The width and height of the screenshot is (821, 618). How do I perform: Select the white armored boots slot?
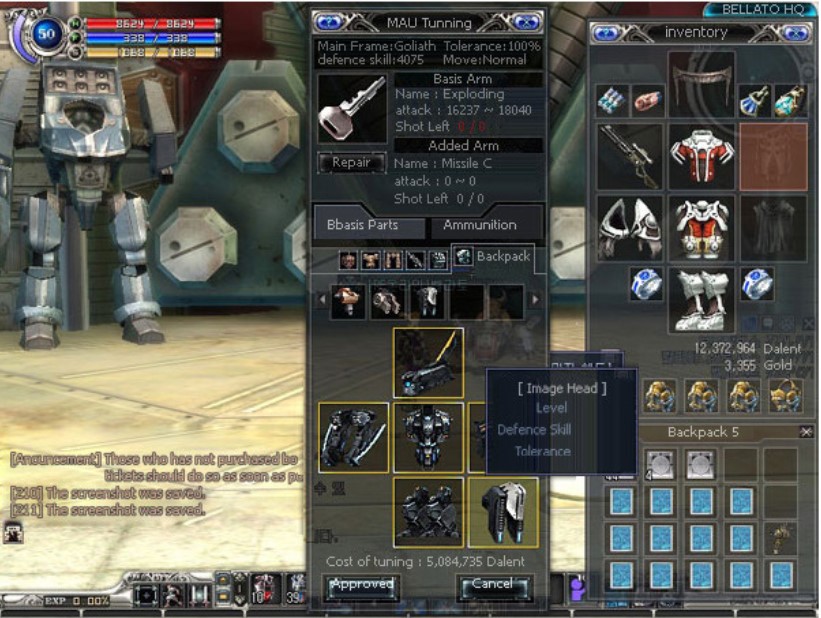(x=701, y=299)
